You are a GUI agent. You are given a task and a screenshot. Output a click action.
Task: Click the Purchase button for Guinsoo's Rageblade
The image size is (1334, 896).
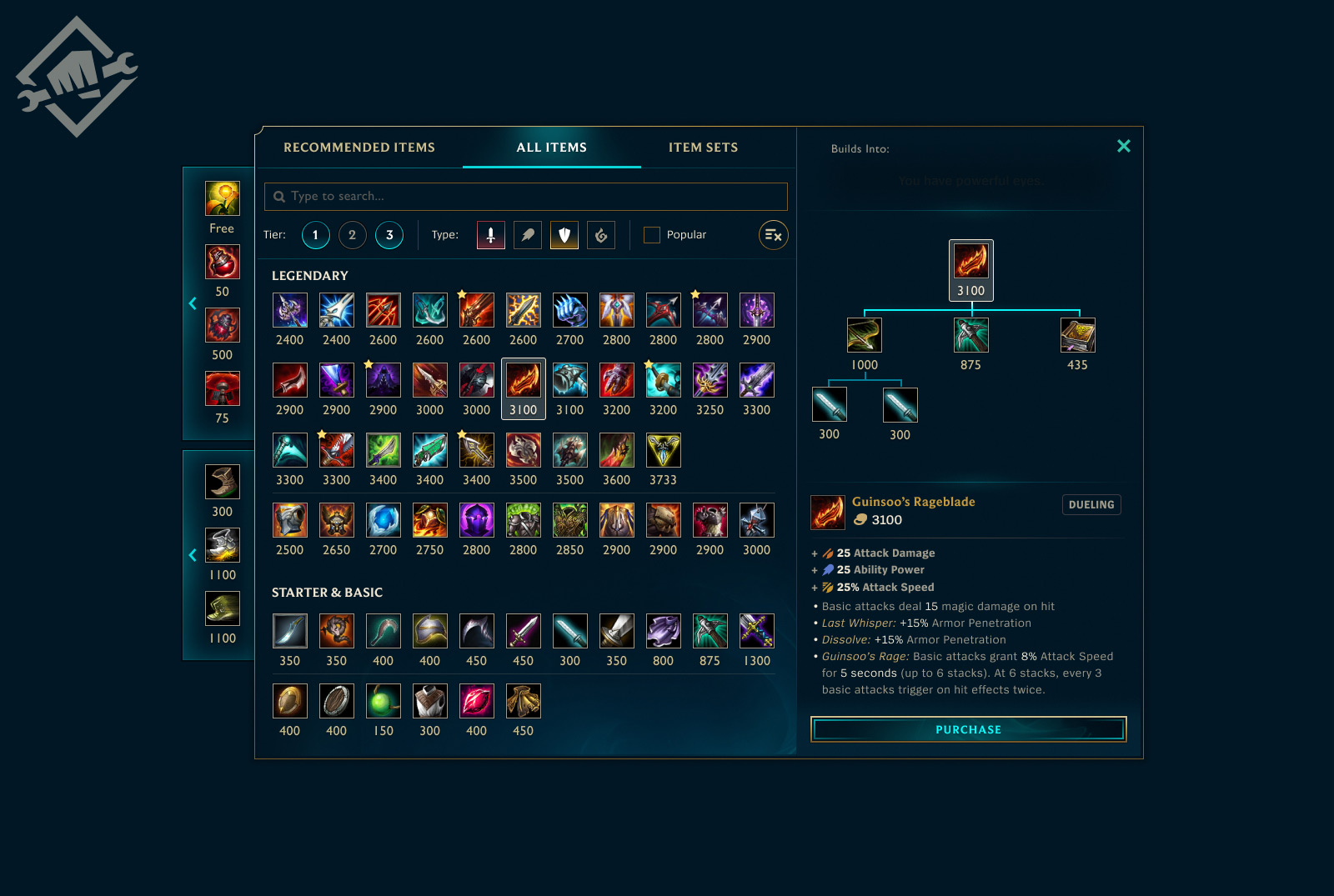tap(968, 729)
